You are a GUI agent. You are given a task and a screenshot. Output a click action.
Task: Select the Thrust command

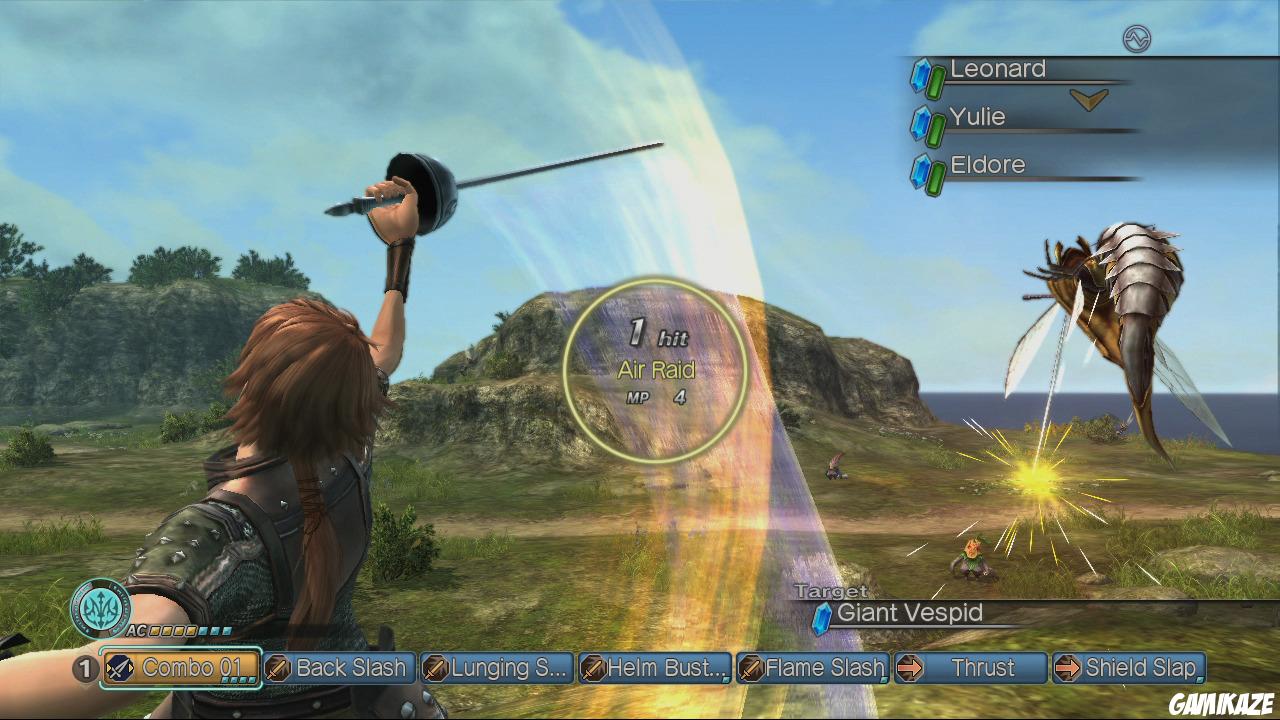pyautogui.click(x=970, y=668)
